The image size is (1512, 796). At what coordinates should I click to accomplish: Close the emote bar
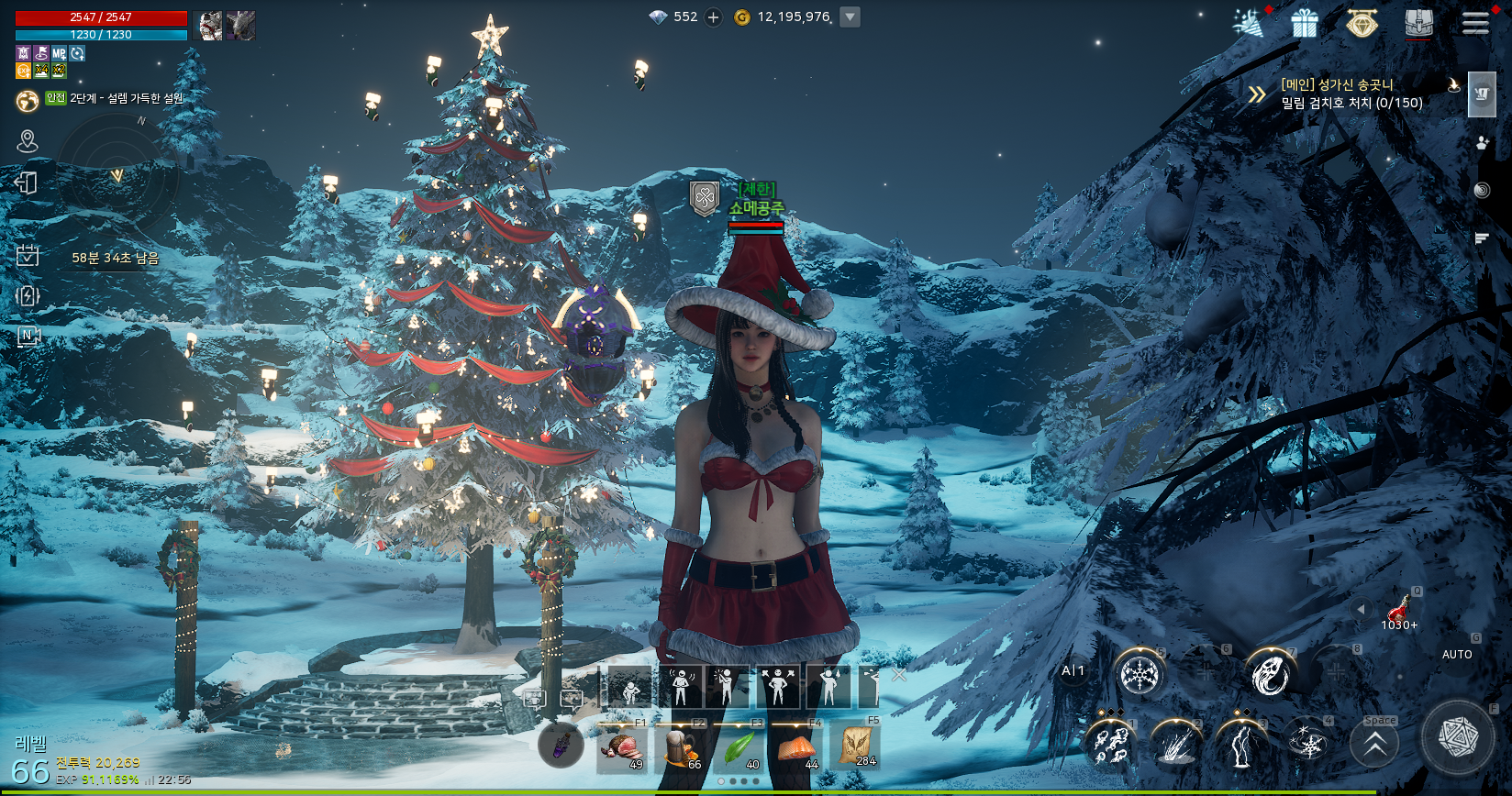pos(899,675)
